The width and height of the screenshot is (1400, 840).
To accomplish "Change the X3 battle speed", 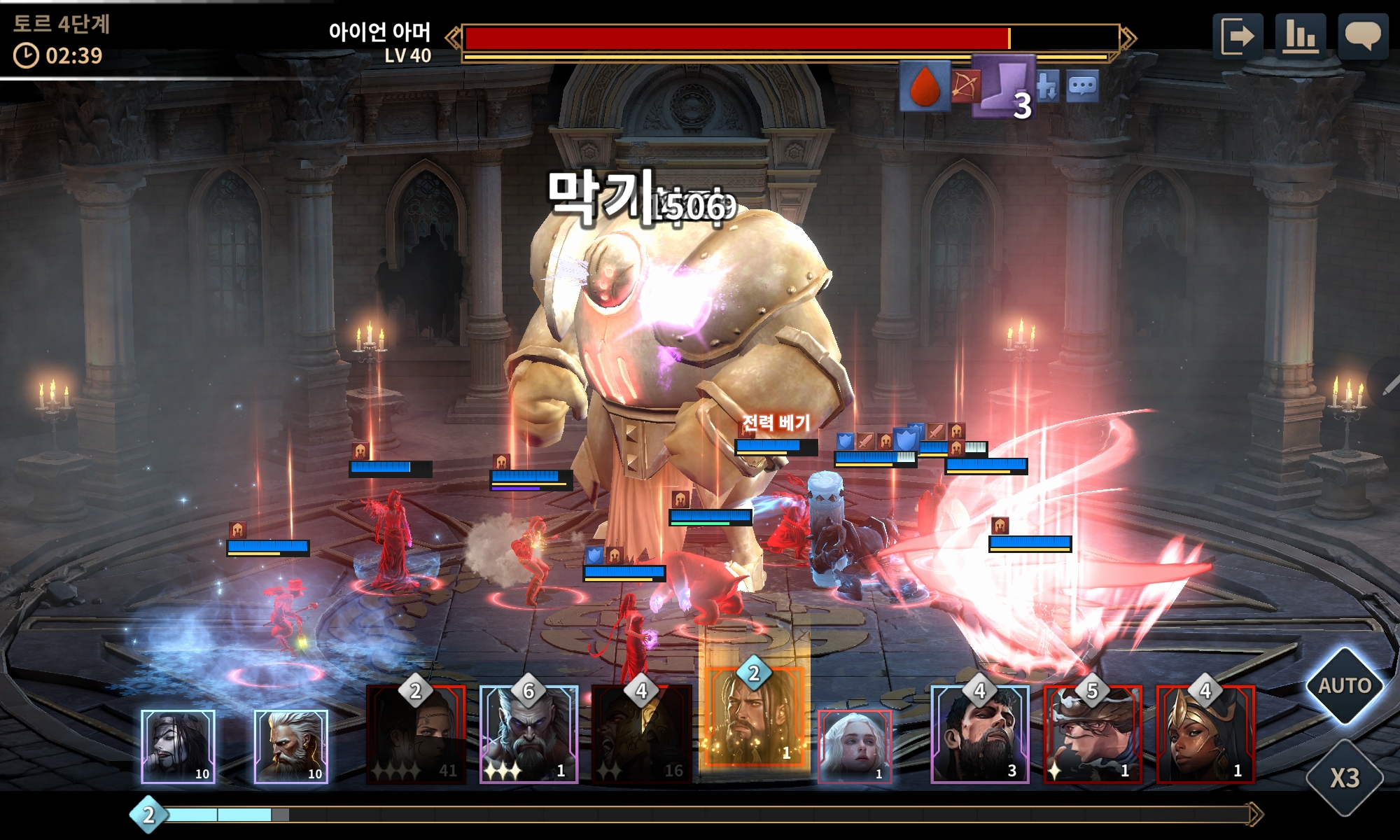I will (x=1344, y=778).
